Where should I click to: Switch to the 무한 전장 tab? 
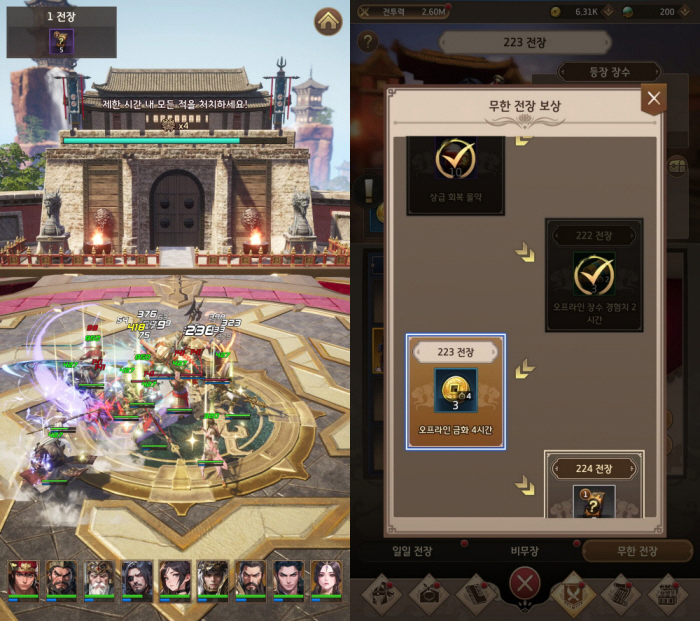pyautogui.click(x=636, y=551)
